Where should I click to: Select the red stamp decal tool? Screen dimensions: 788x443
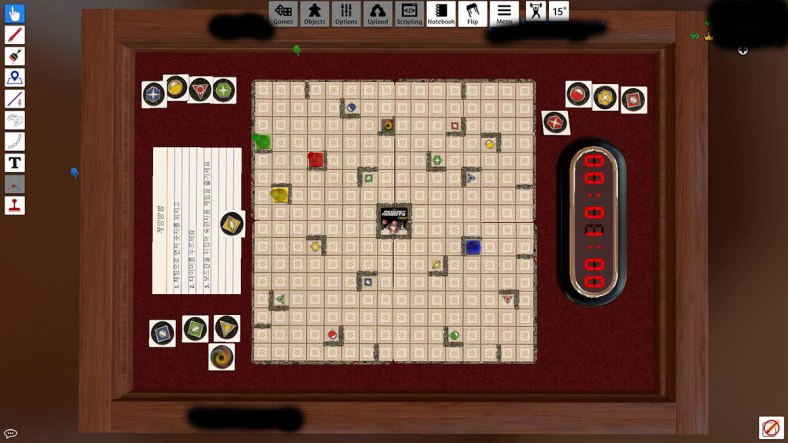click(15, 205)
